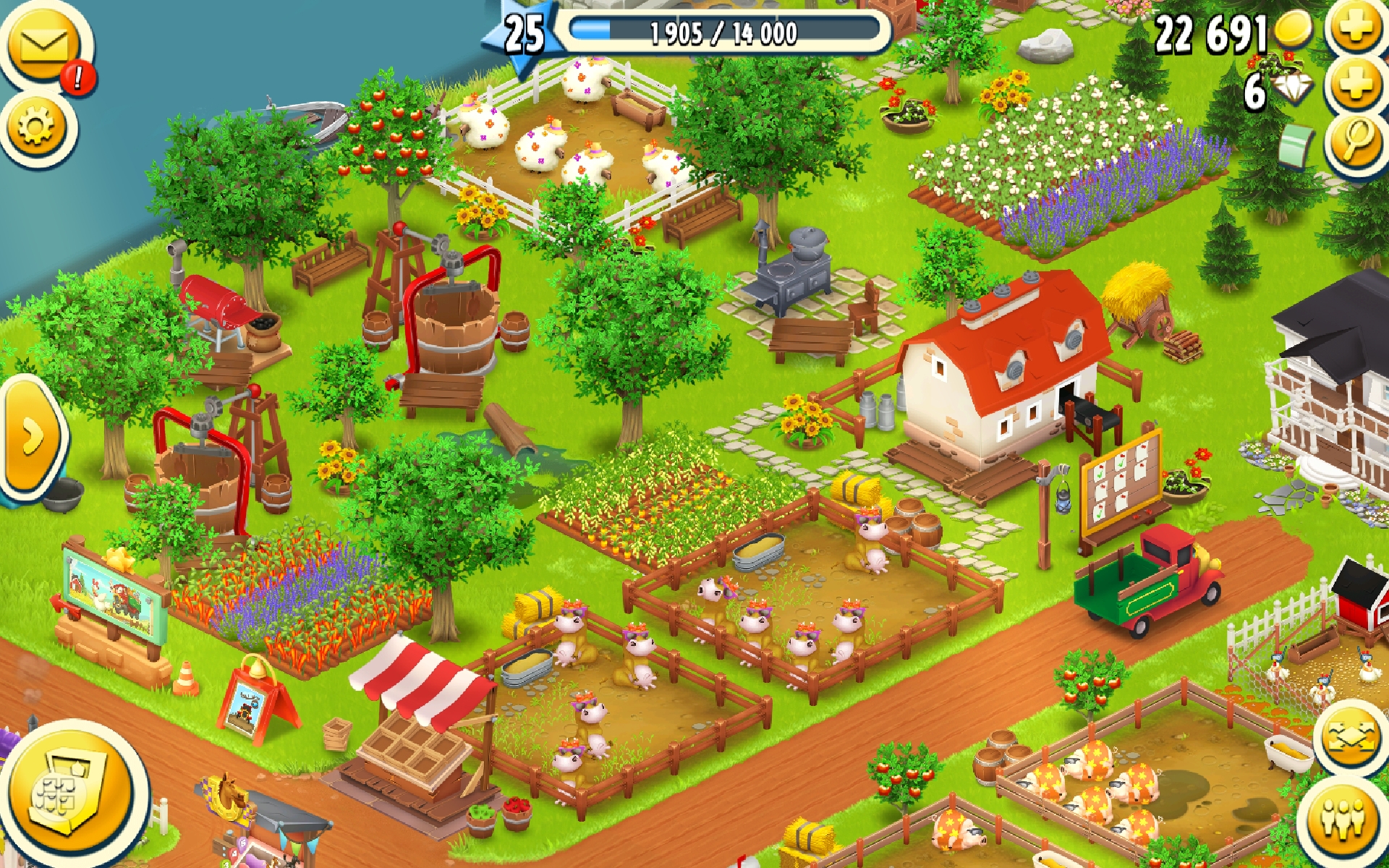Tap the plus button beside diamonds
Image resolution: width=1389 pixels, height=868 pixels.
(1355, 85)
